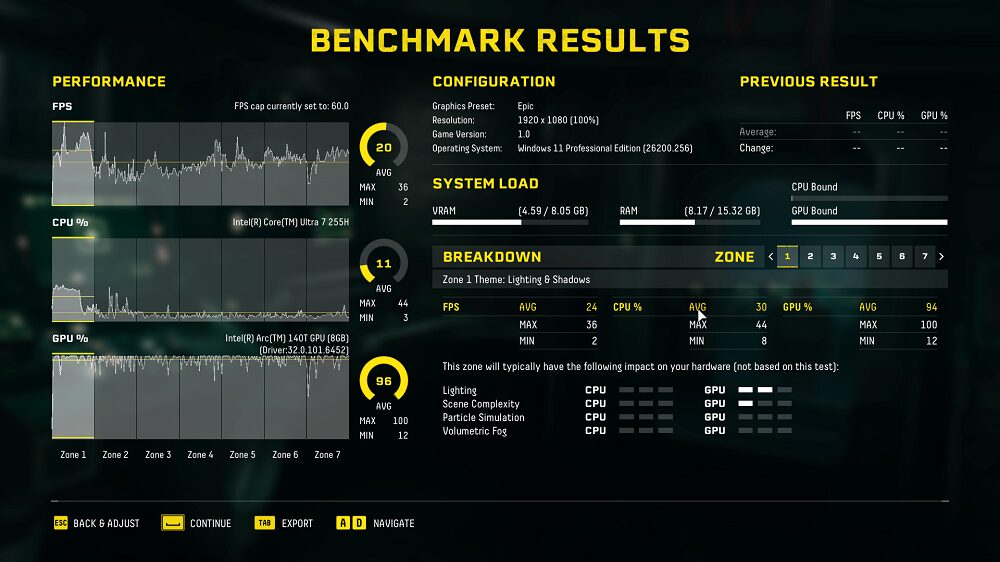The height and width of the screenshot is (562, 1000).
Task: Click the next zone arrow
Action: tap(942, 257)
